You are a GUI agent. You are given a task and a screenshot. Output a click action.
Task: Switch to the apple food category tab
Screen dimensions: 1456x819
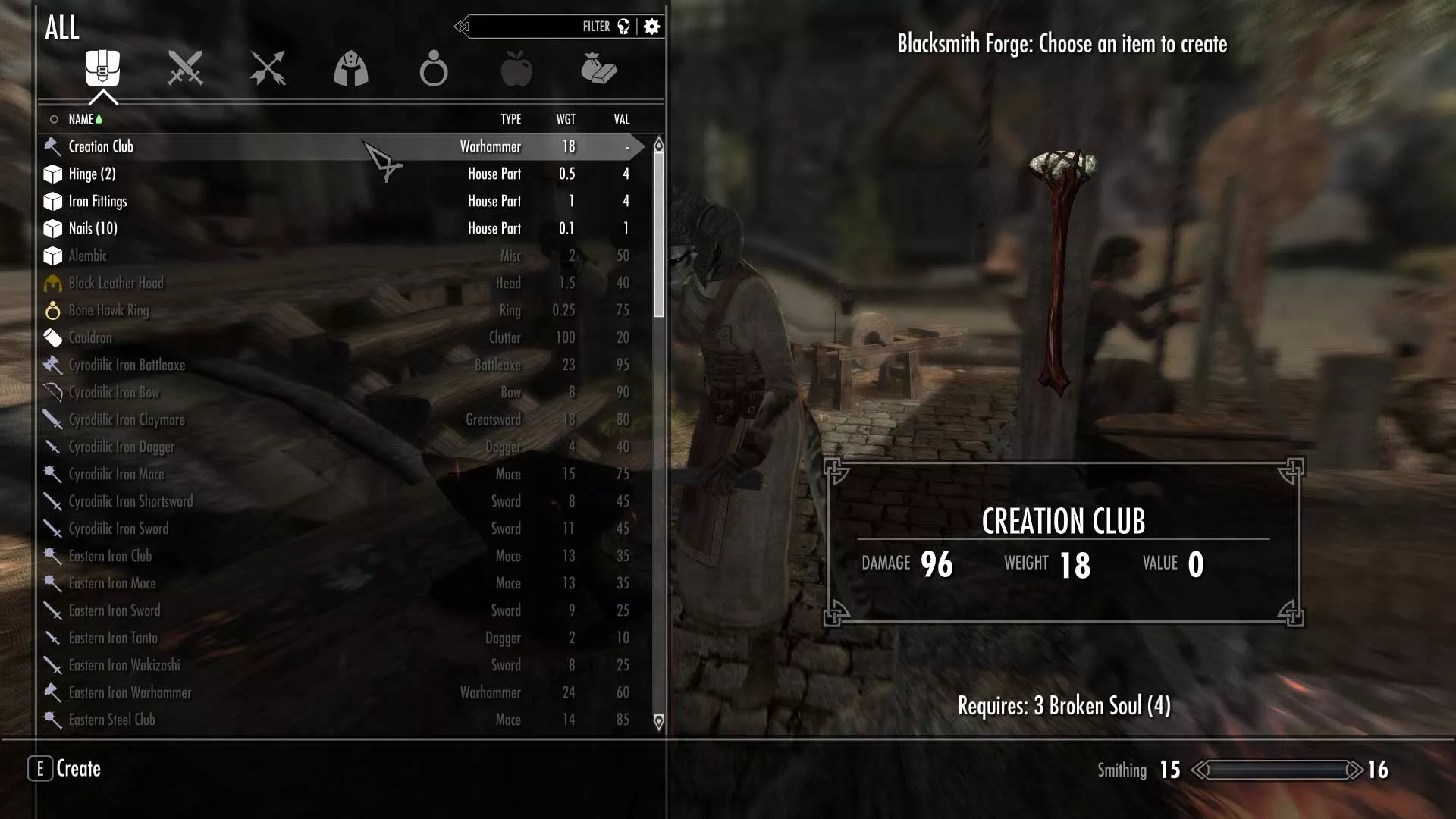coord(516,68)
